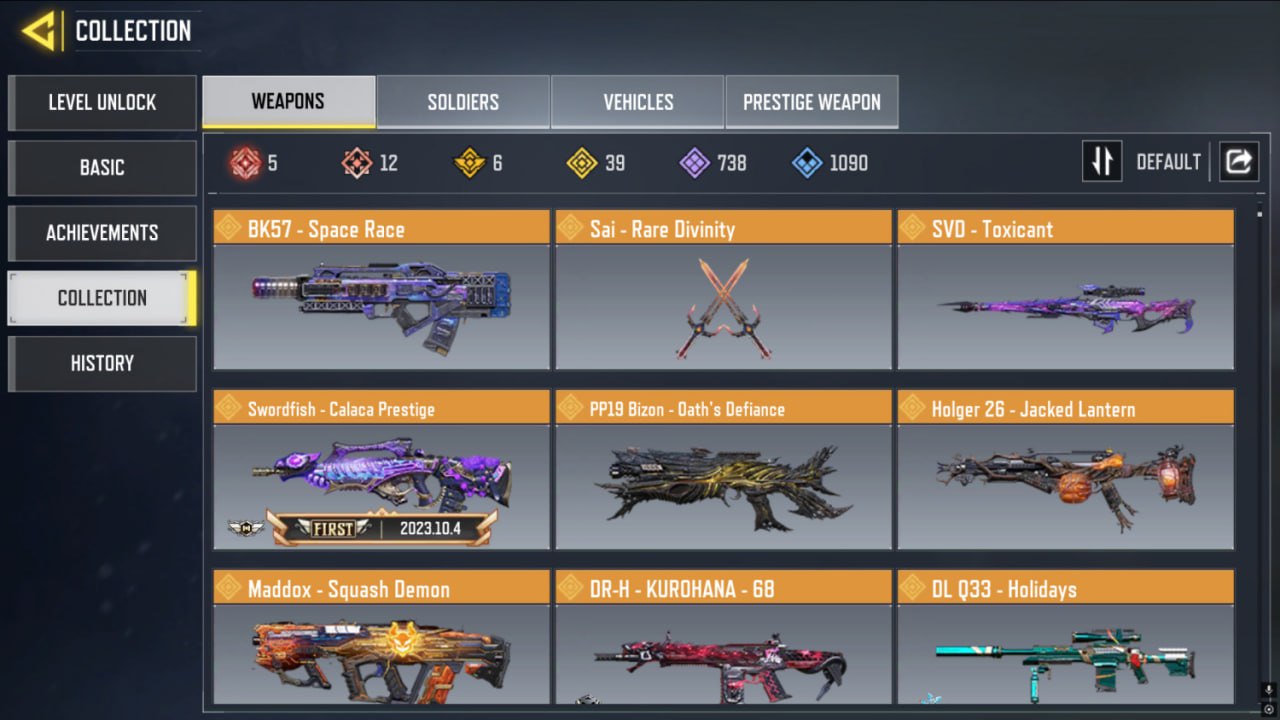This screenshot has width=1280, height=720.
Task: Switch to the Weapons tab
Action: click(x=288, y=102)
